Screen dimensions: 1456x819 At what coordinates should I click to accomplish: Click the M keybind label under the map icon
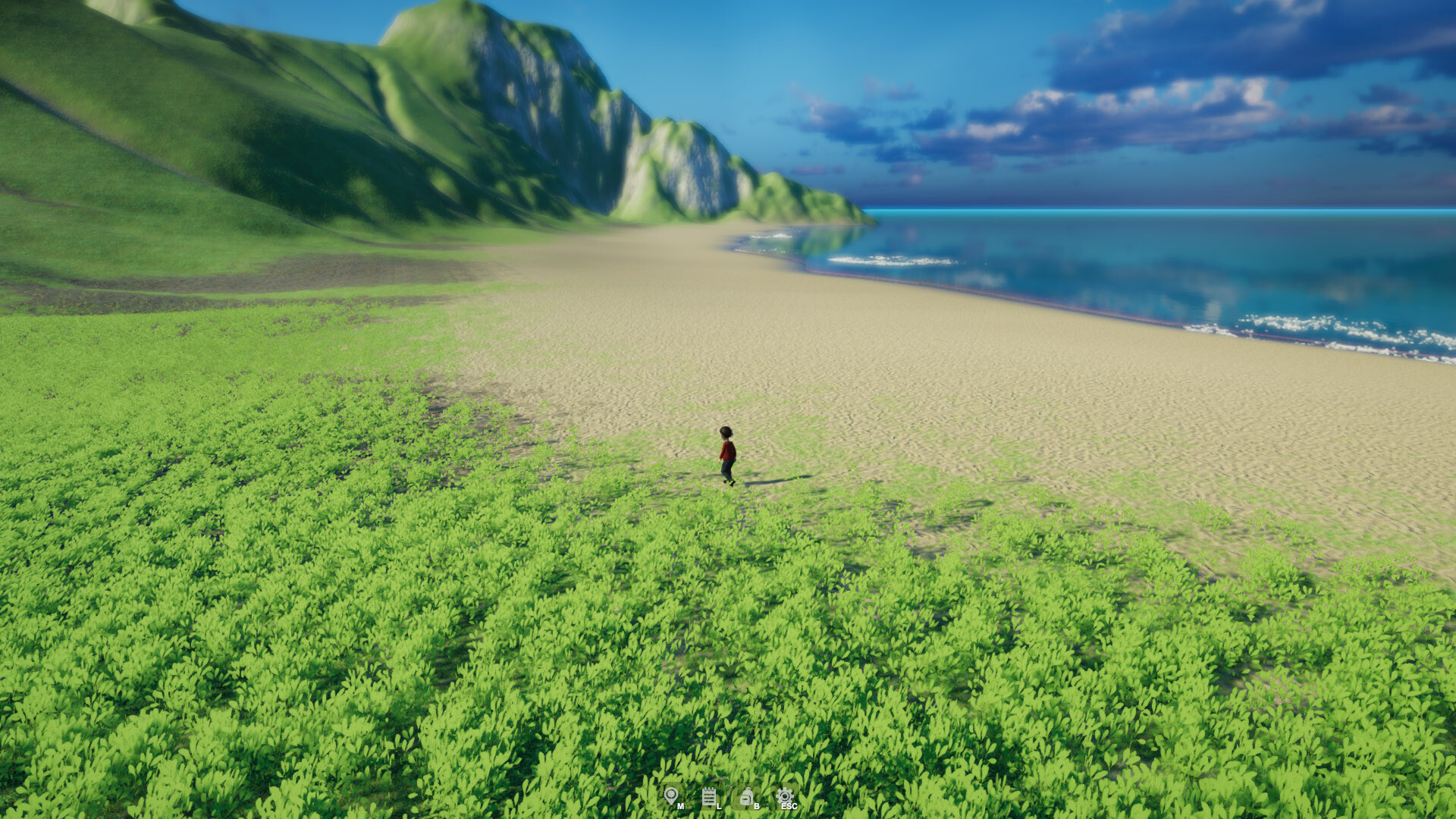[x=680, y=806]
